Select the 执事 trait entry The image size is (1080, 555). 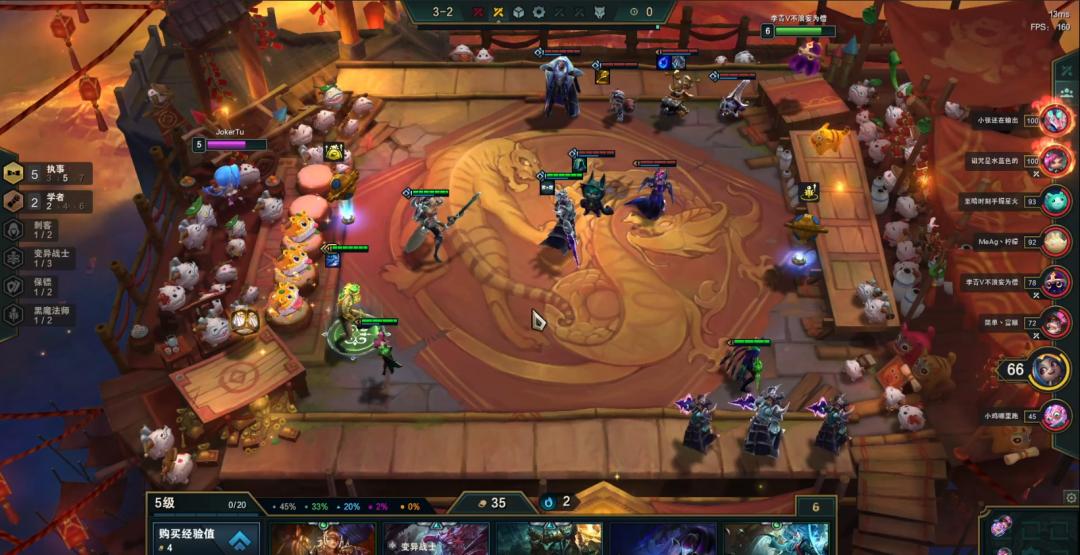(x=48, y=173)
